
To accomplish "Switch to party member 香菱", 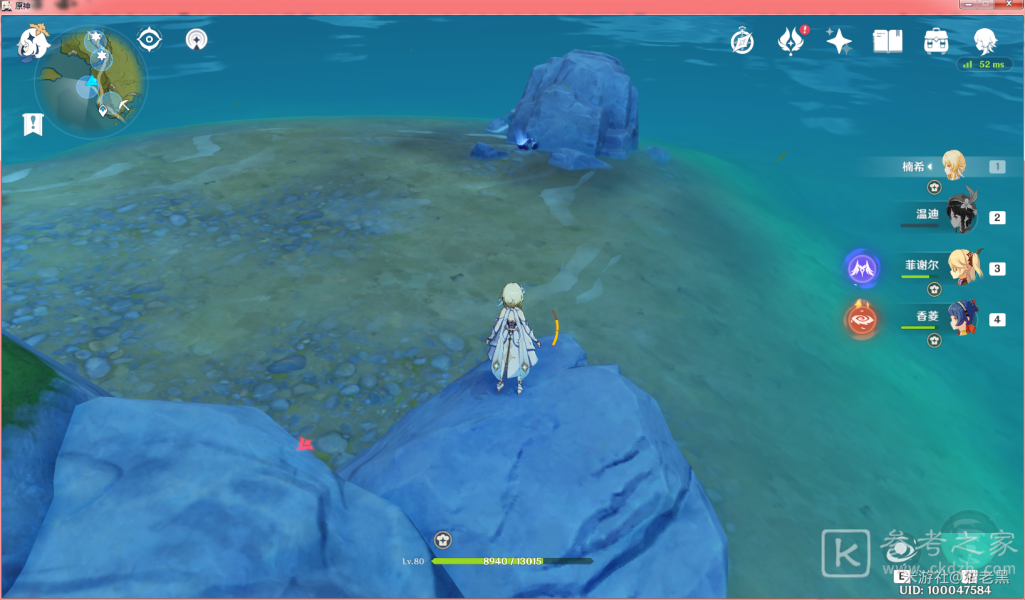I will click(962, 318).
